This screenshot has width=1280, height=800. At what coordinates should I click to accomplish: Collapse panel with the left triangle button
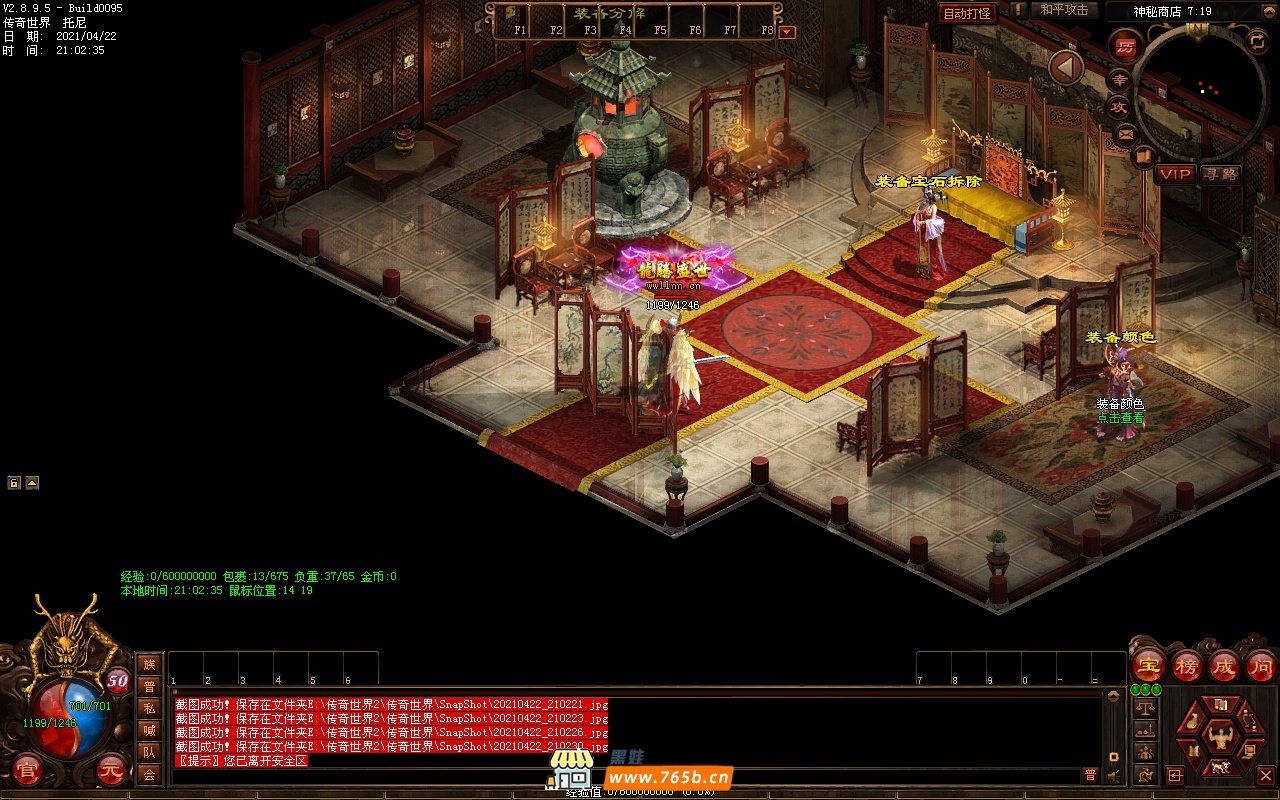[x=1066, y=68]
